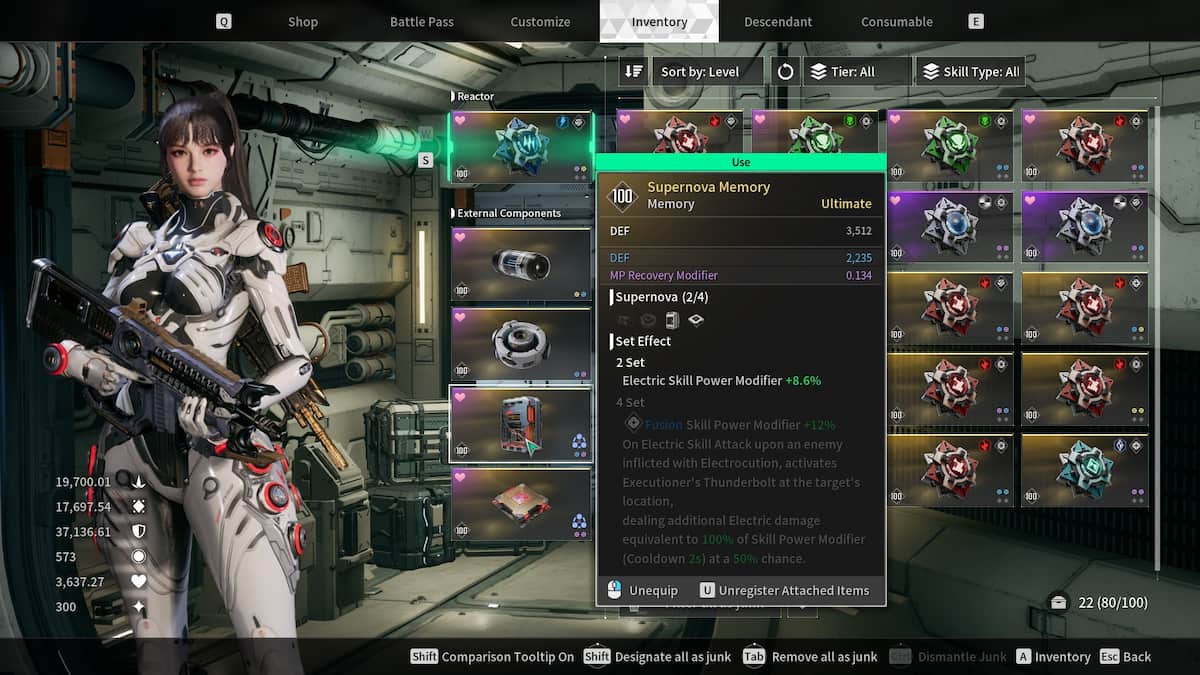
Task: Select the equipped Reactor slot
Action: (520, 147)
